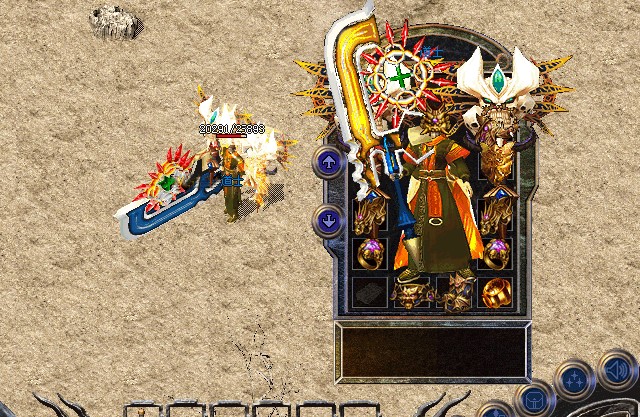Click the up arrow button on equipment panel
The width and height of the screenshot is (640, 417).
click(x=329, y=162)
